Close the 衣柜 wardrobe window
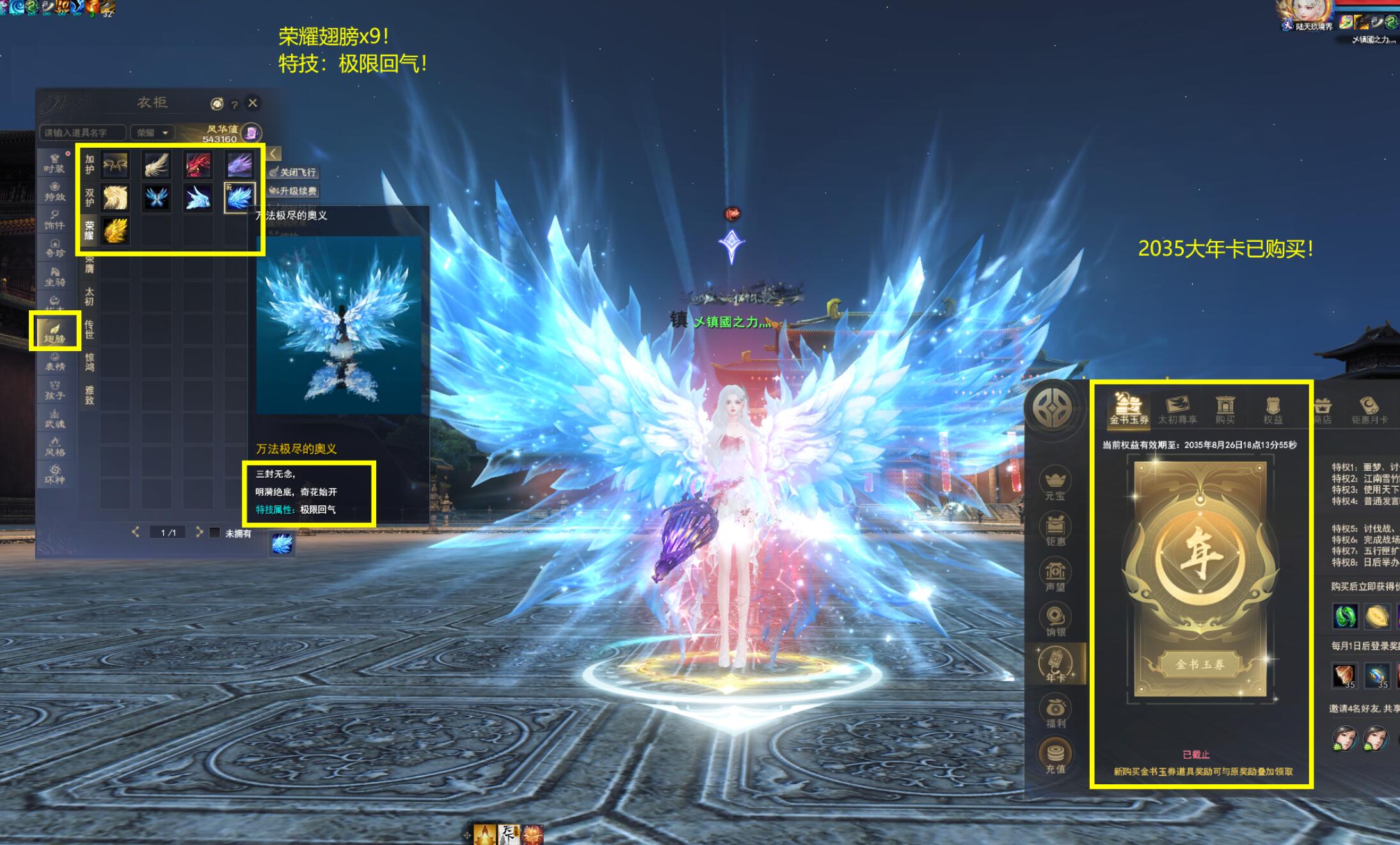This screenshot has width=1400, height=845. point(253,102)
